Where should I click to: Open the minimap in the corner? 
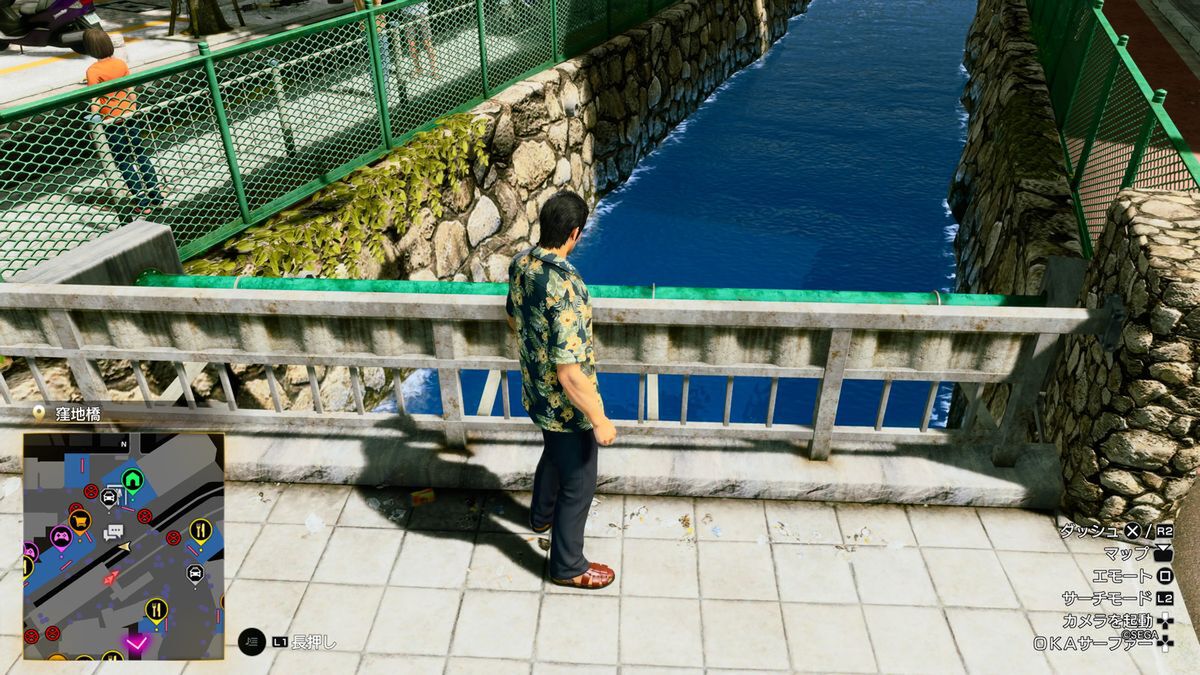click(124, 546)
